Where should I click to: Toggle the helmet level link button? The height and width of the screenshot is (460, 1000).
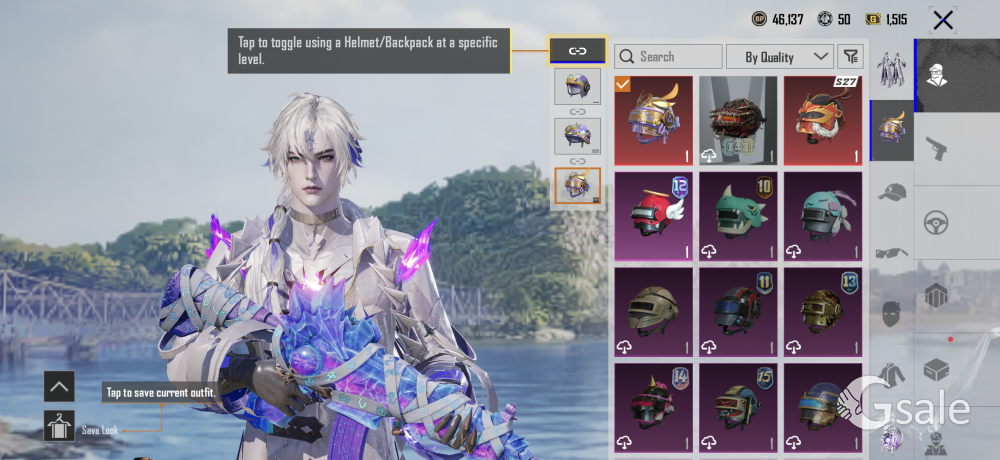577,50
